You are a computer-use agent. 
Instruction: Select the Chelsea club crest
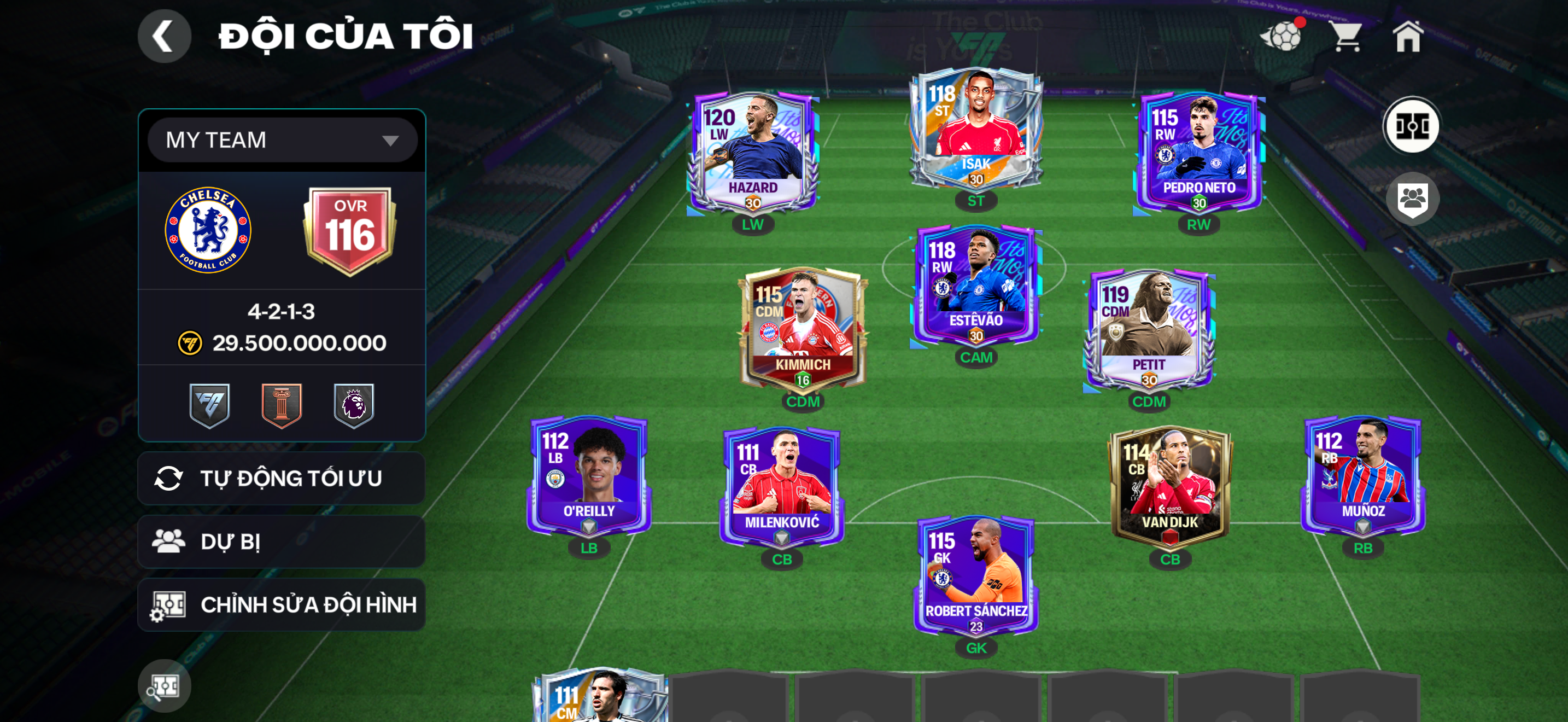pyautogui.click(x=208, y=230)
